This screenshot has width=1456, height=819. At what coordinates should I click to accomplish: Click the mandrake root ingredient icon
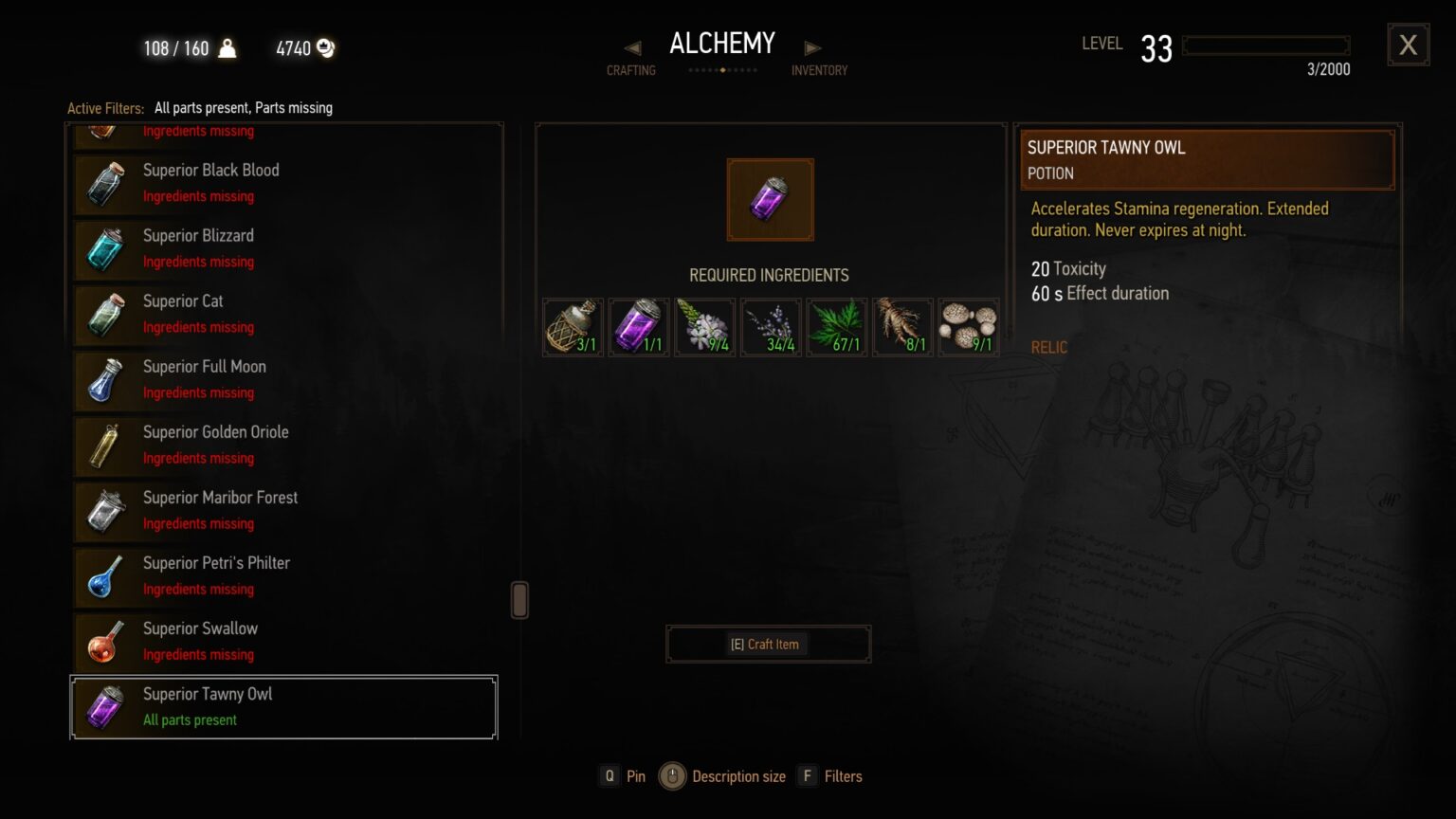(901, 327)
